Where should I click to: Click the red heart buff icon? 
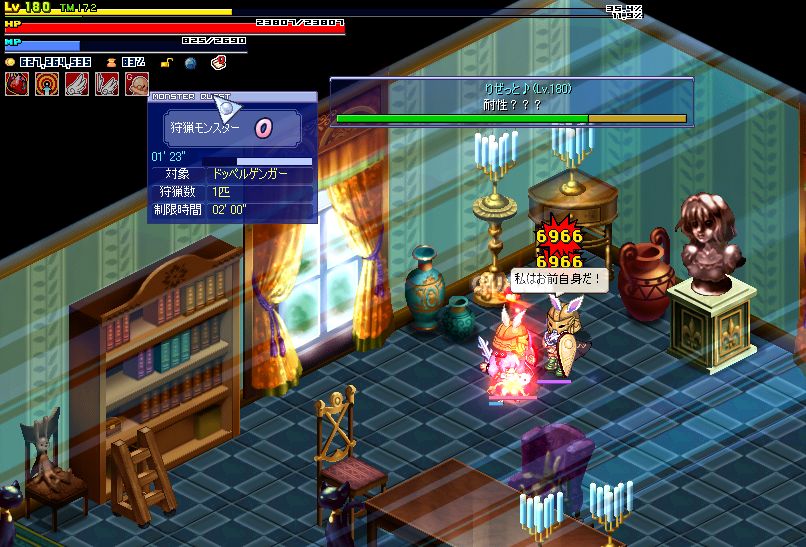(16, 84)
